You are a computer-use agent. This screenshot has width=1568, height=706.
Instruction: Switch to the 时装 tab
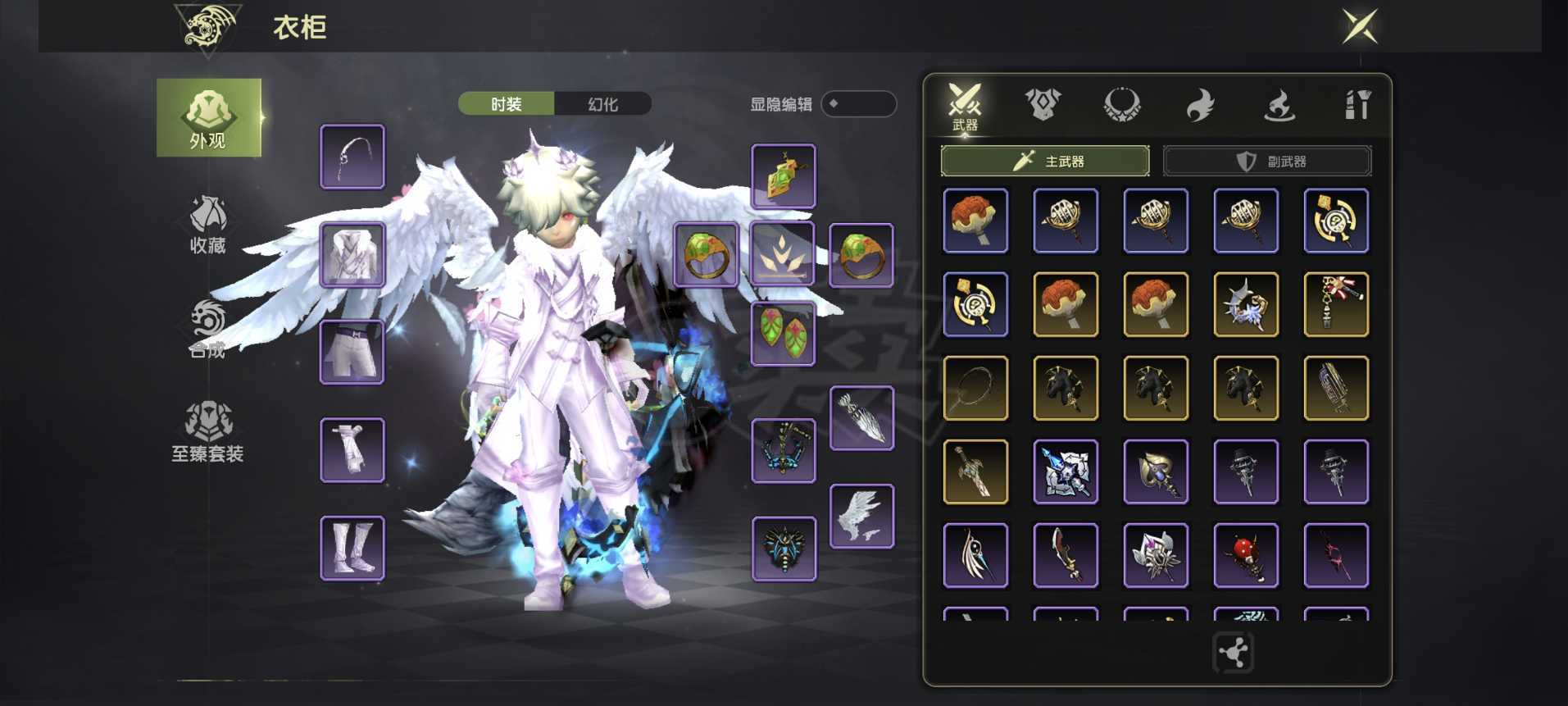point(506,104)
